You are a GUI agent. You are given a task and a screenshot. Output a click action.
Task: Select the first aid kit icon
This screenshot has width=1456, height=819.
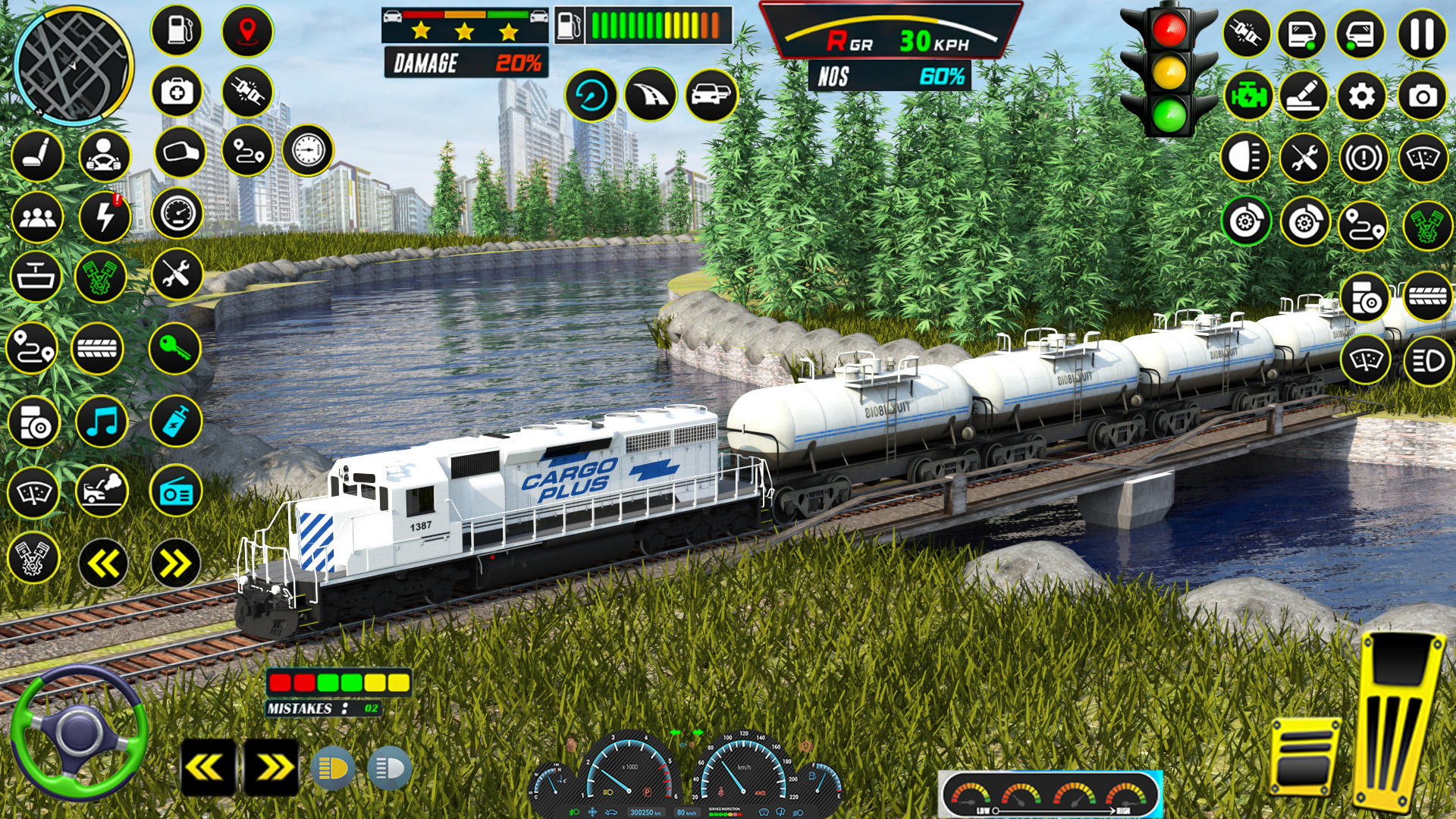pos(176,93)
